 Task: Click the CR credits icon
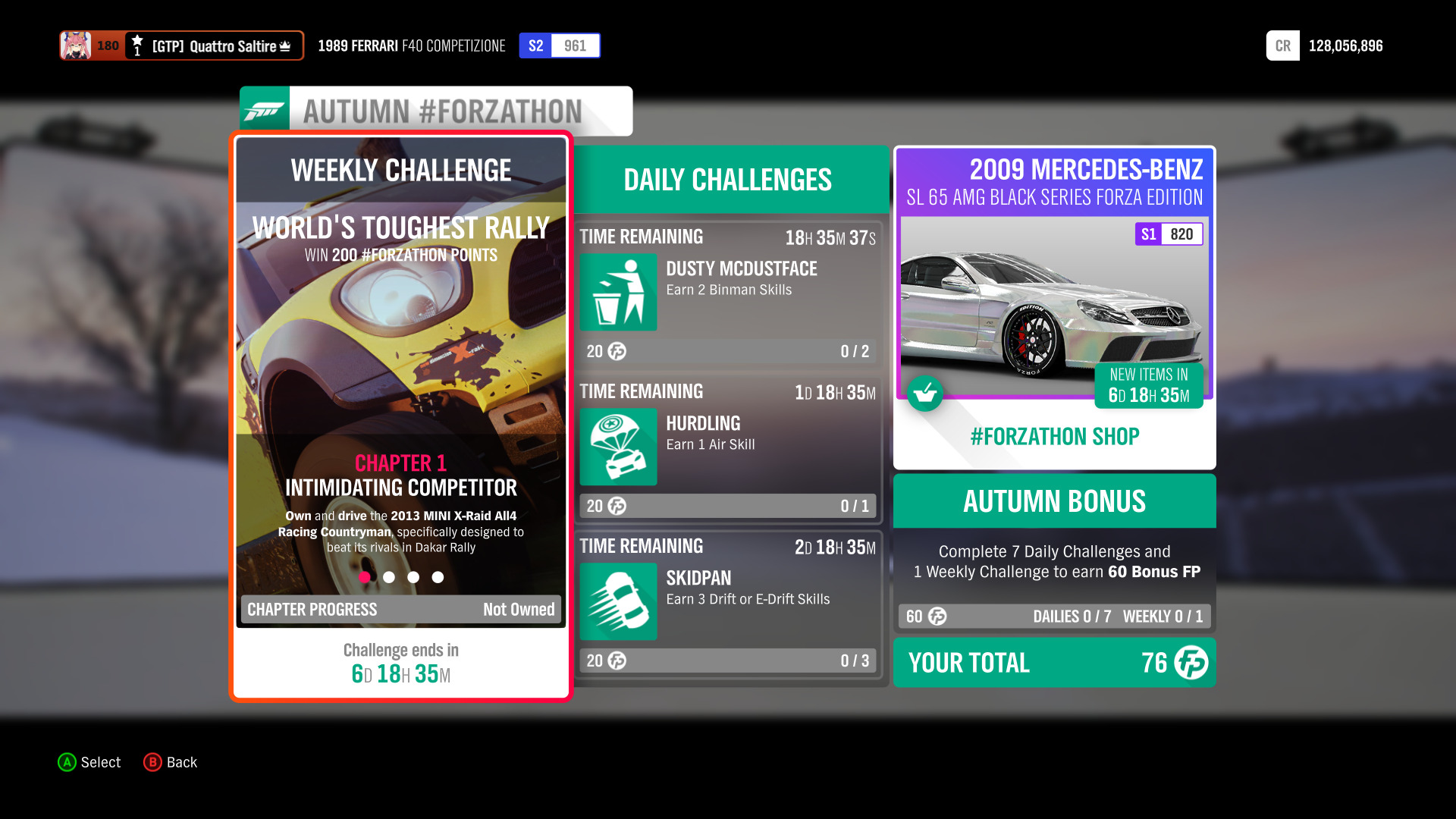(x=1282, y=45)
